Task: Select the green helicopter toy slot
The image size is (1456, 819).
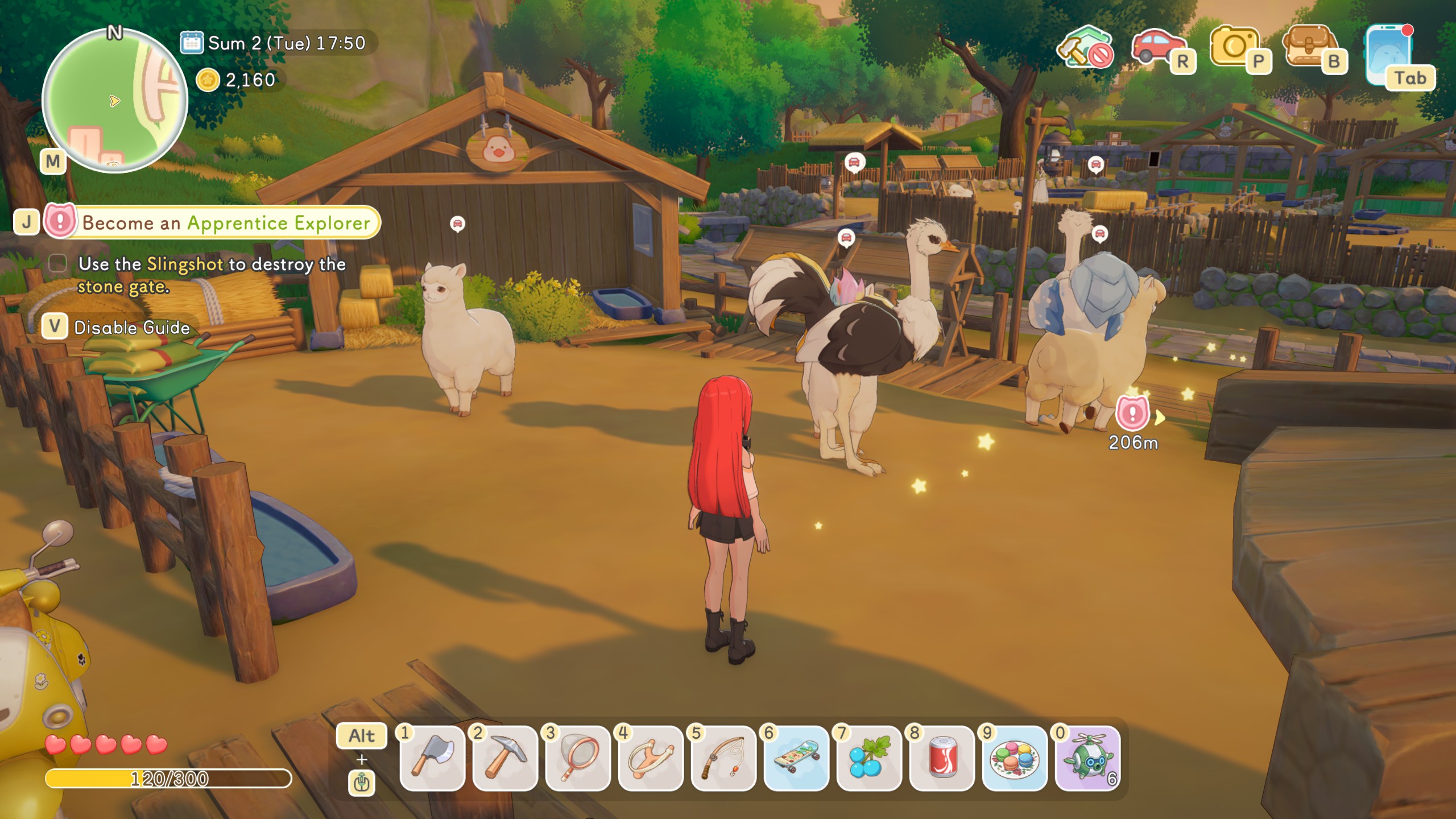Action: click(1087, 758)
